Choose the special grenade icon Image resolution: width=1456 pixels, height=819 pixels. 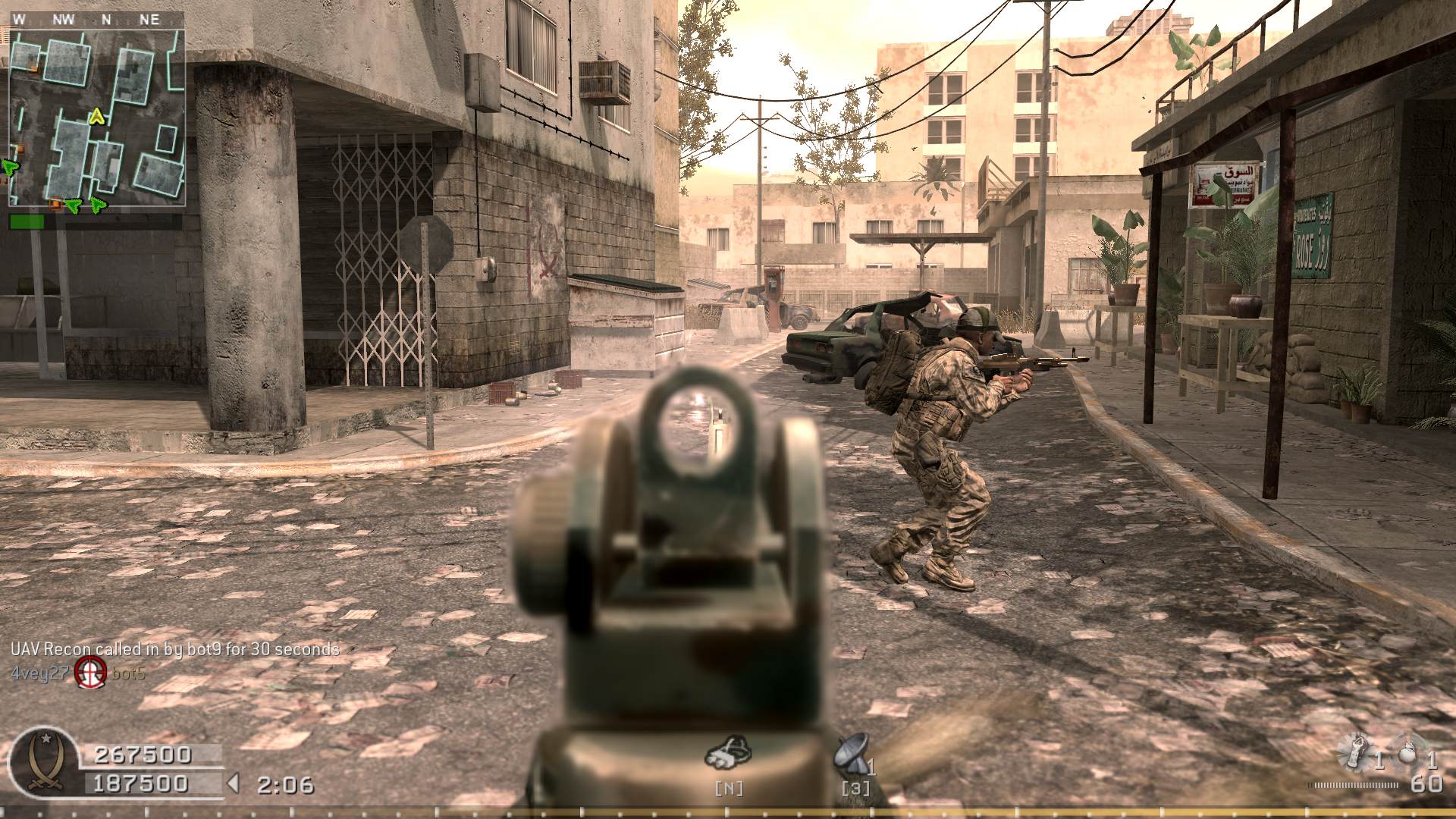point(1355,751)
